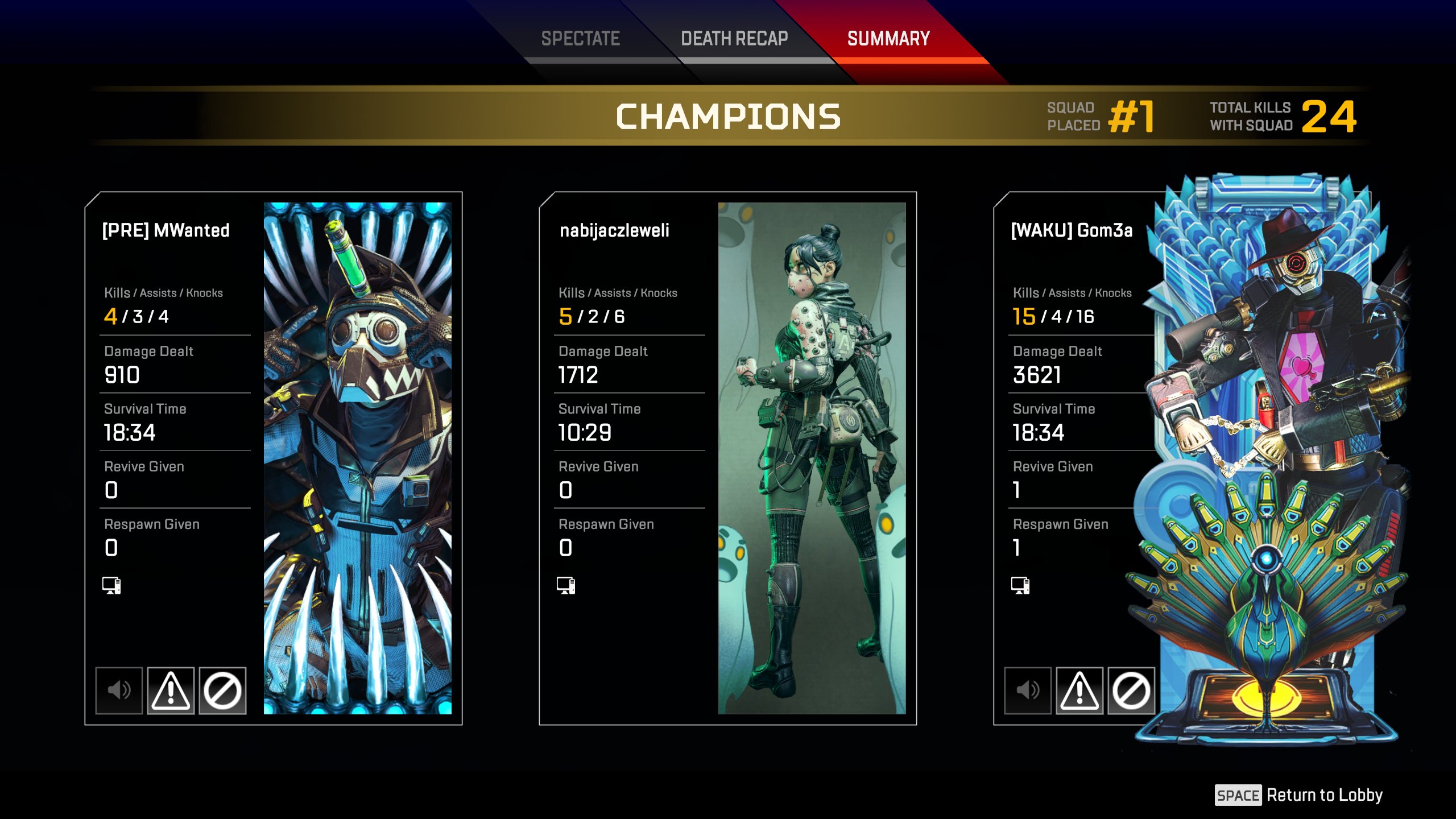The height and width of the screenshot is (819, 1456).
Task: Block player [WAKU] Gom3a
Action: point(1131,690)
